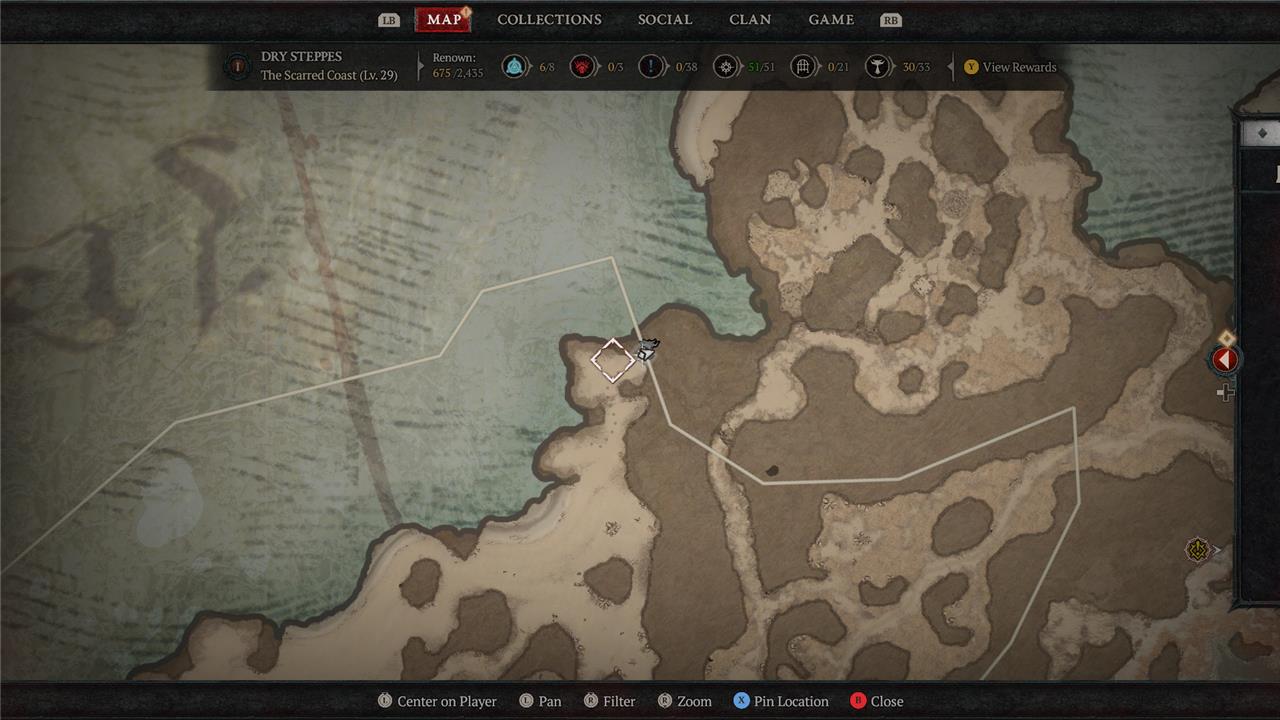This screenshot has width=1280, height=720.
Task: Choose Pin Location at the bottom bar
Action: pos(780,701)
